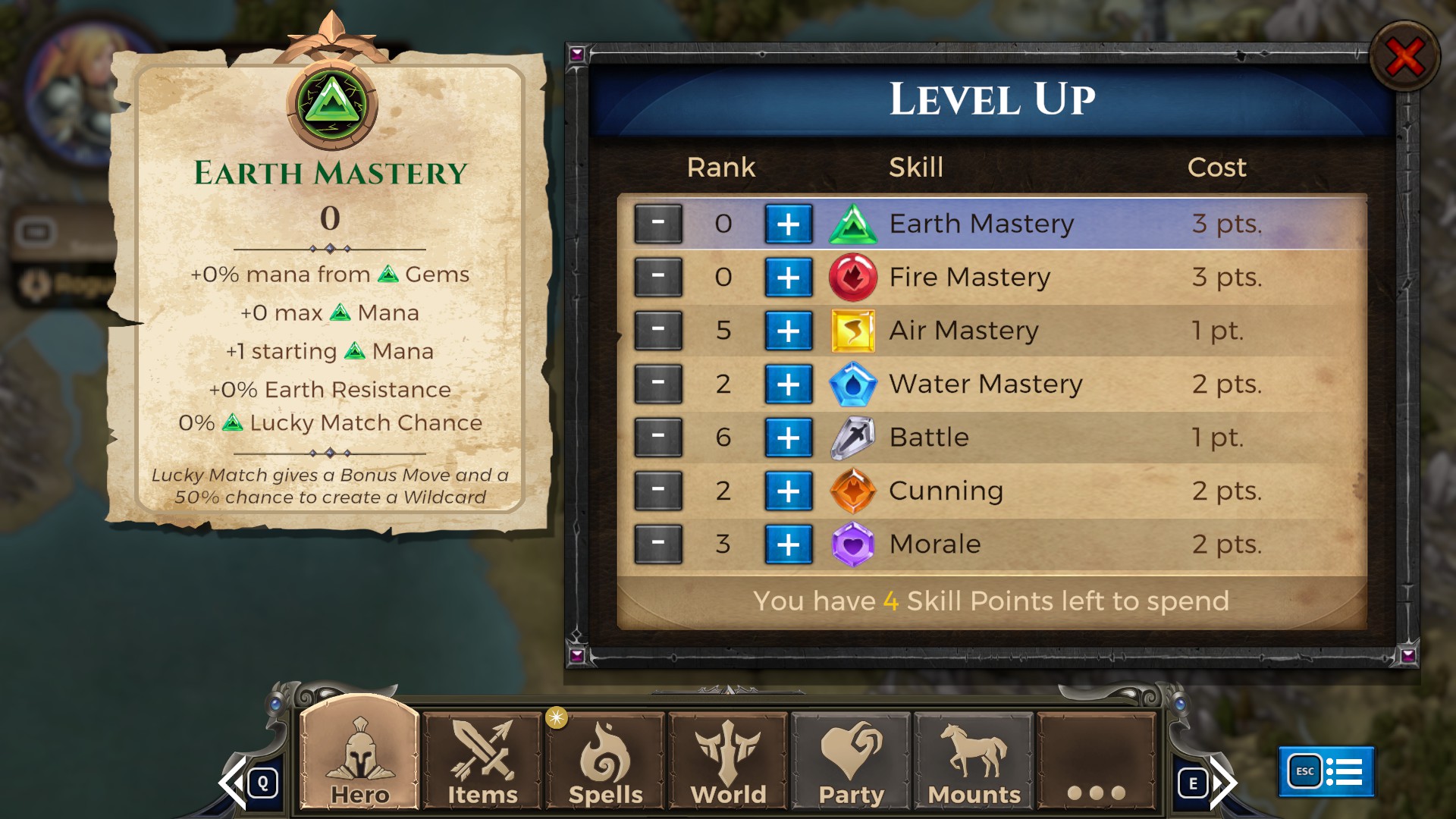Viewport: 1456px width, 819px height.
Task: Click the Morale purple heart icon
Action: (x=854, y=544)
